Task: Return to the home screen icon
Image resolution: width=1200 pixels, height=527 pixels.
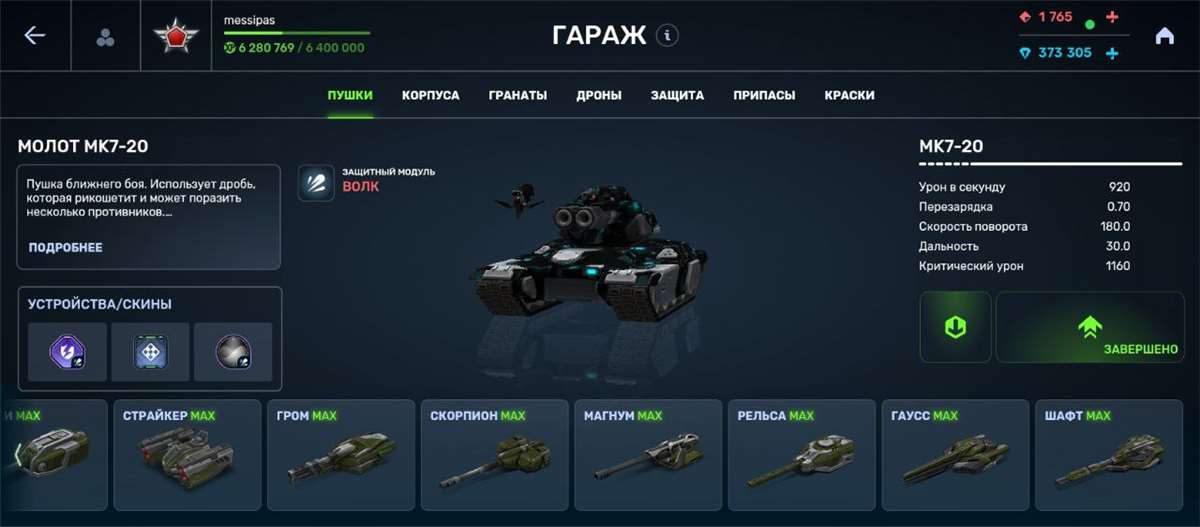Action: 1164,36
